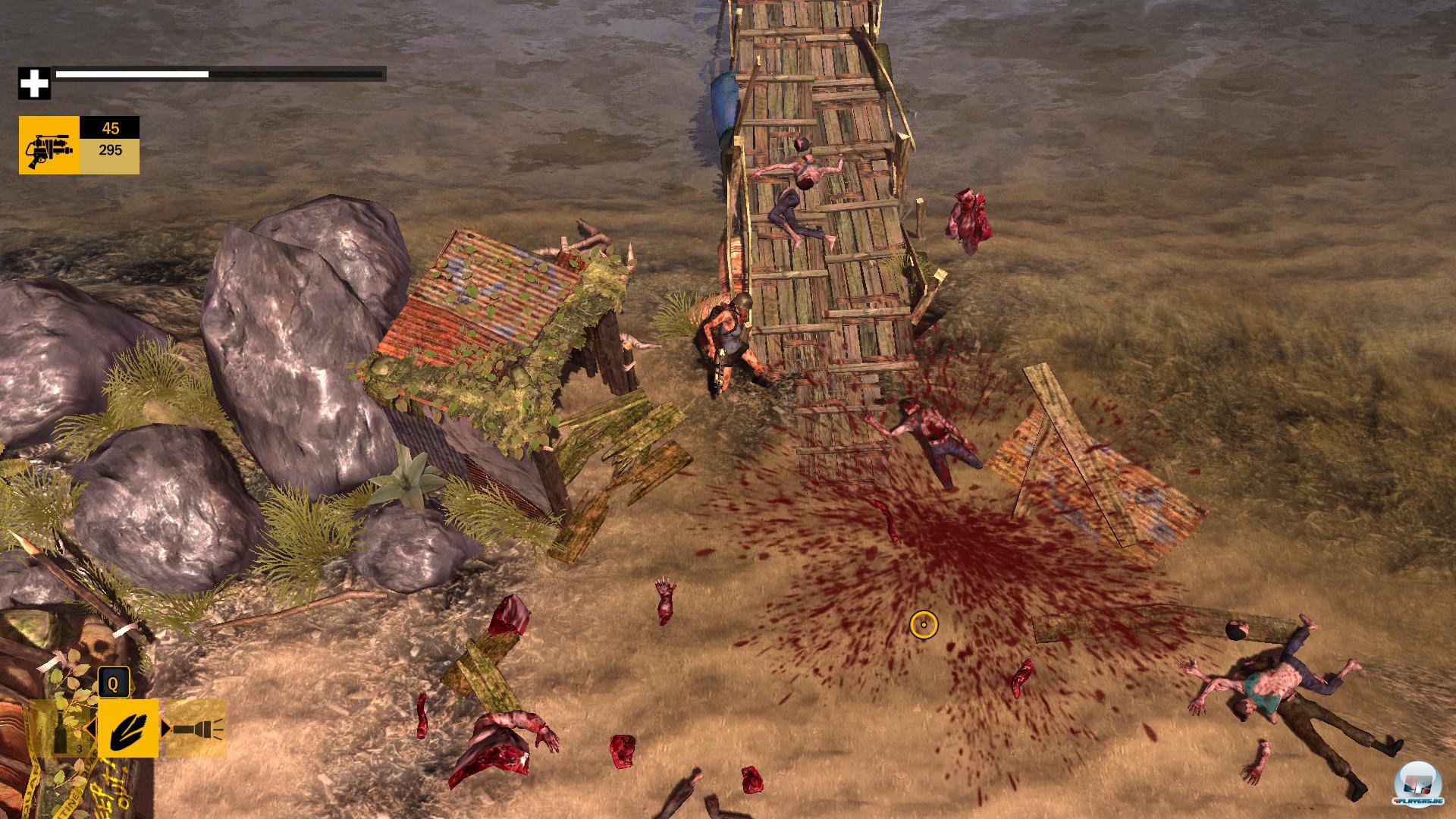The width and height of the screenshot is (1456, 819).
Task: Click the right arrow of the item selector
Action: (x=165, y=729)
